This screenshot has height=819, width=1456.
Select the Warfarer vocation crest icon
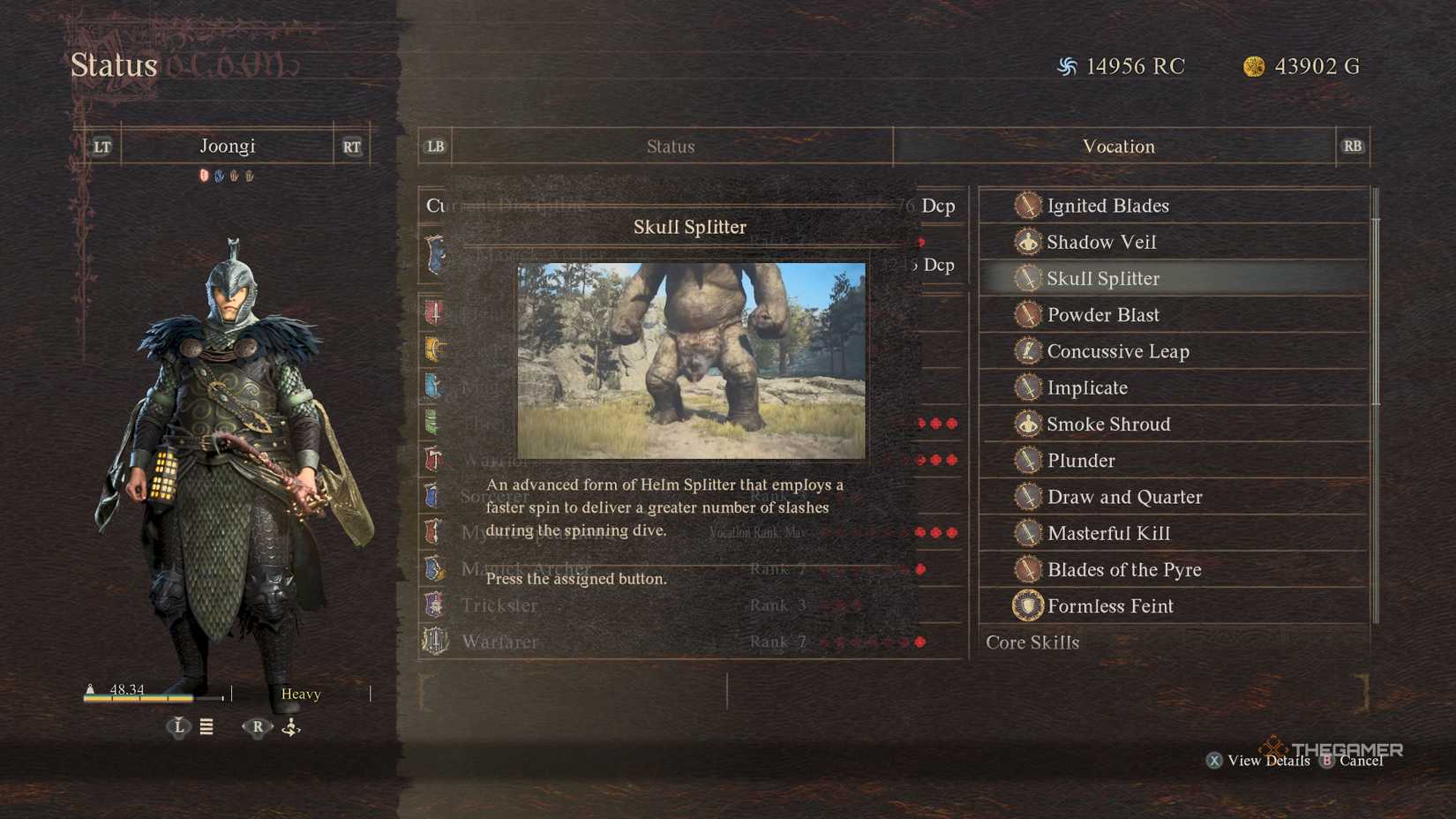click(434, 642)
